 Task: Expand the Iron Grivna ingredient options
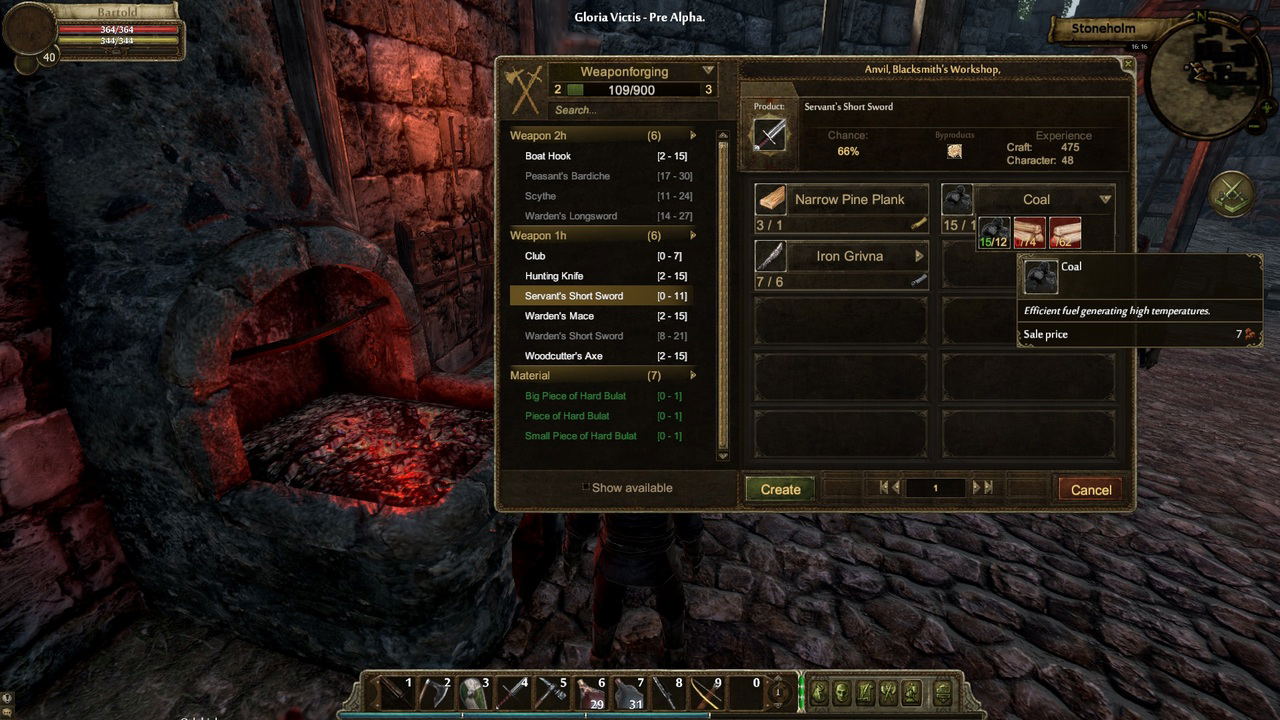[x=918, y=256]
